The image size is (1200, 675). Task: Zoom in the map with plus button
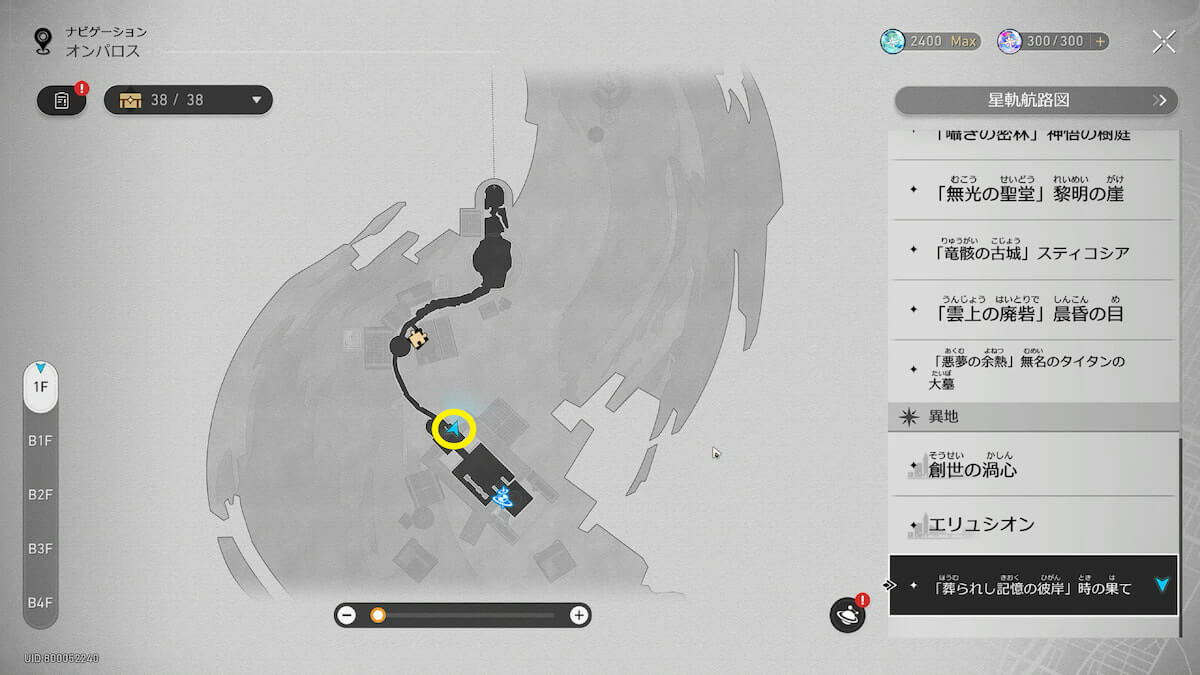click(x=578, y=615)
